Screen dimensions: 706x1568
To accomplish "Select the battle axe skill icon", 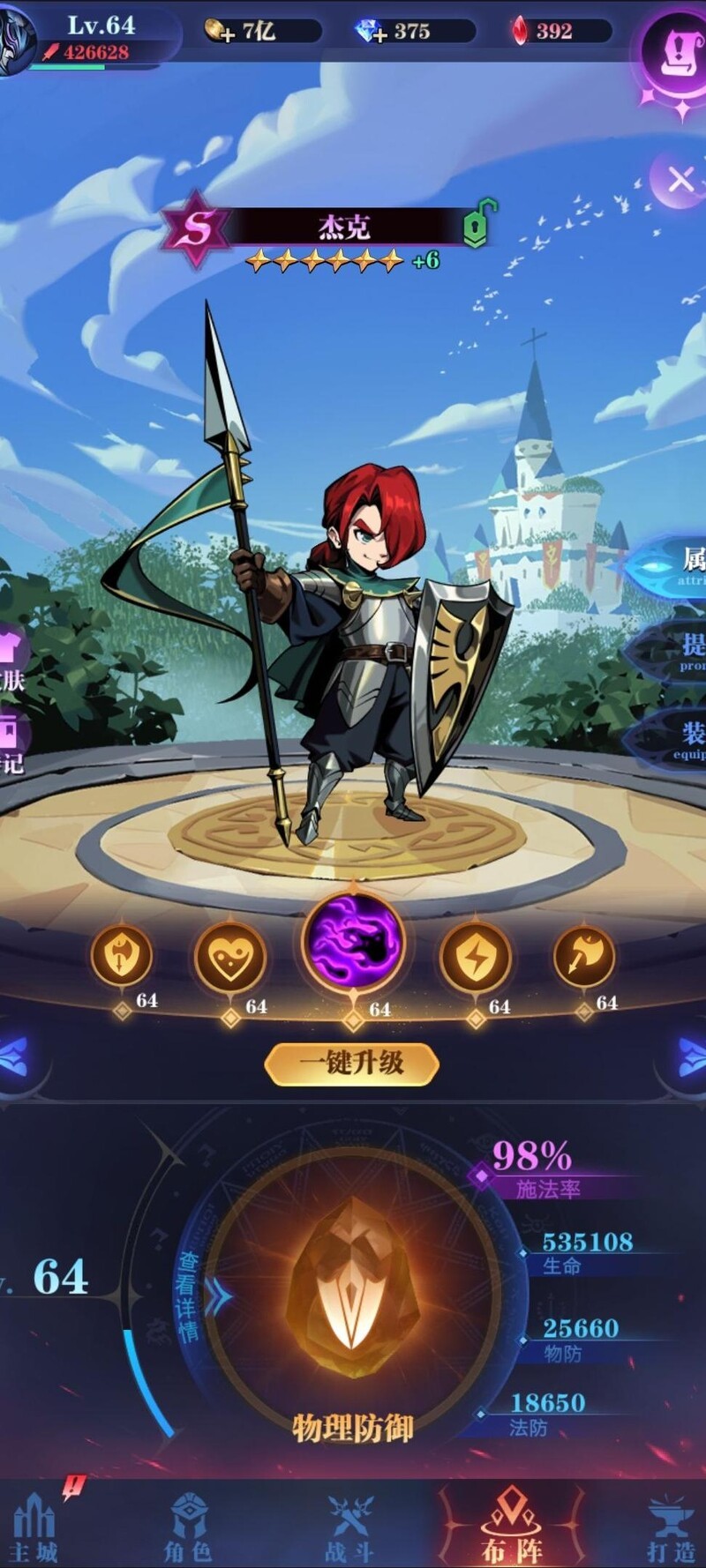I will (583, 955).
